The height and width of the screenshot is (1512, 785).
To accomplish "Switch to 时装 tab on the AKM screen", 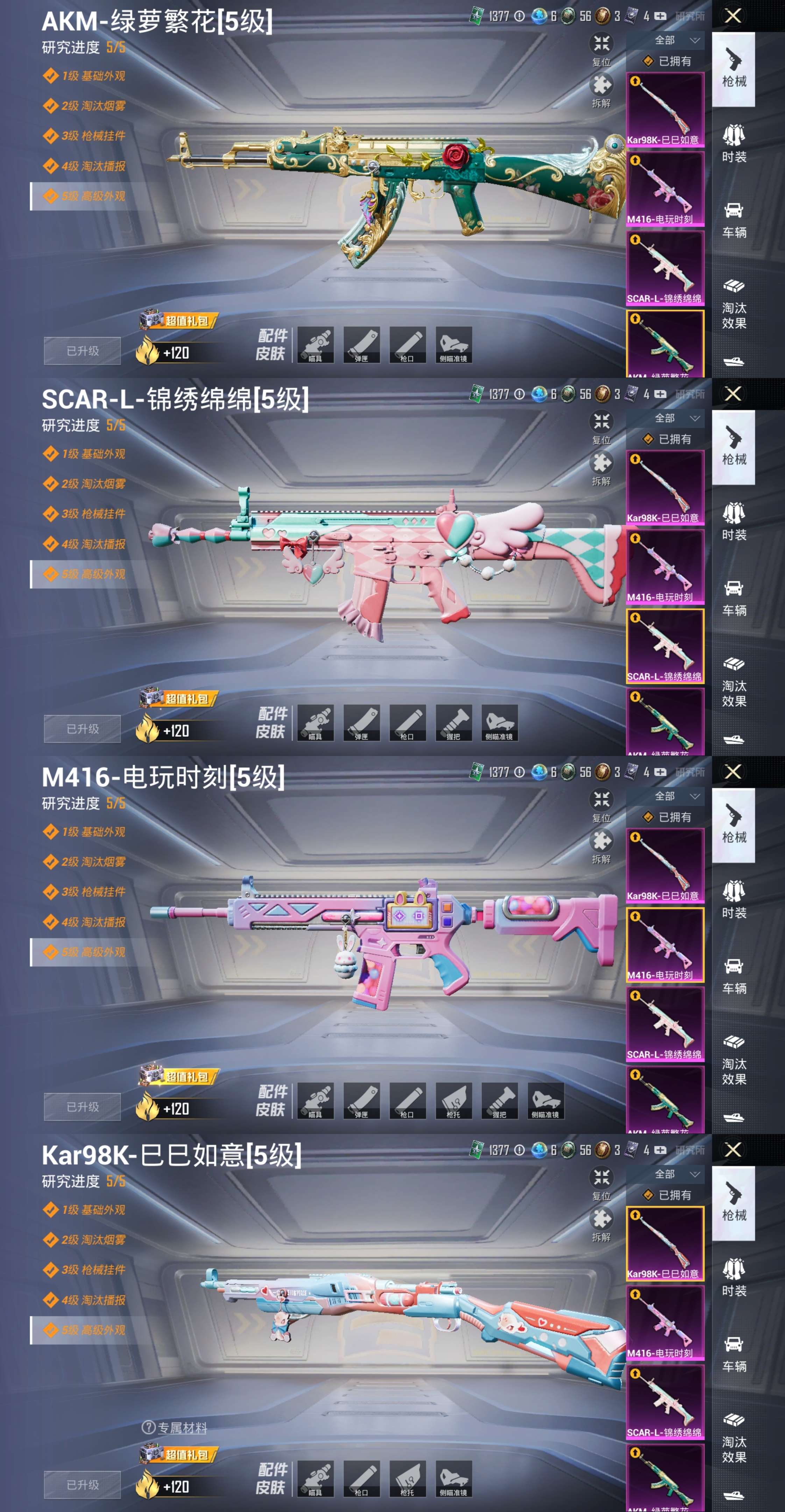I will pyautogui.click(x=733, y=144).
